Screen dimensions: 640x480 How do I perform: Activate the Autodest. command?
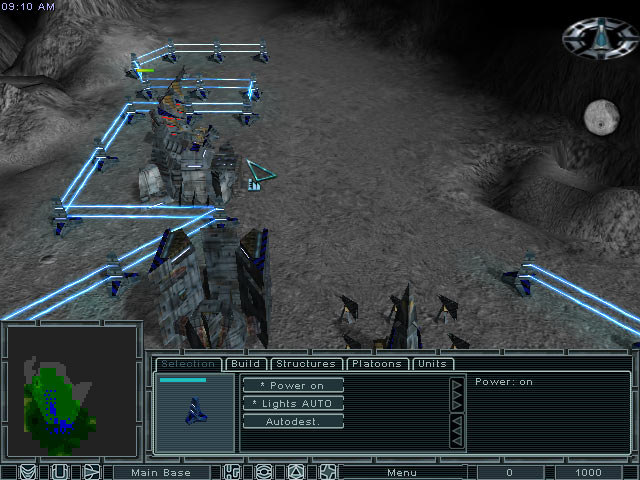pos(293,421)
